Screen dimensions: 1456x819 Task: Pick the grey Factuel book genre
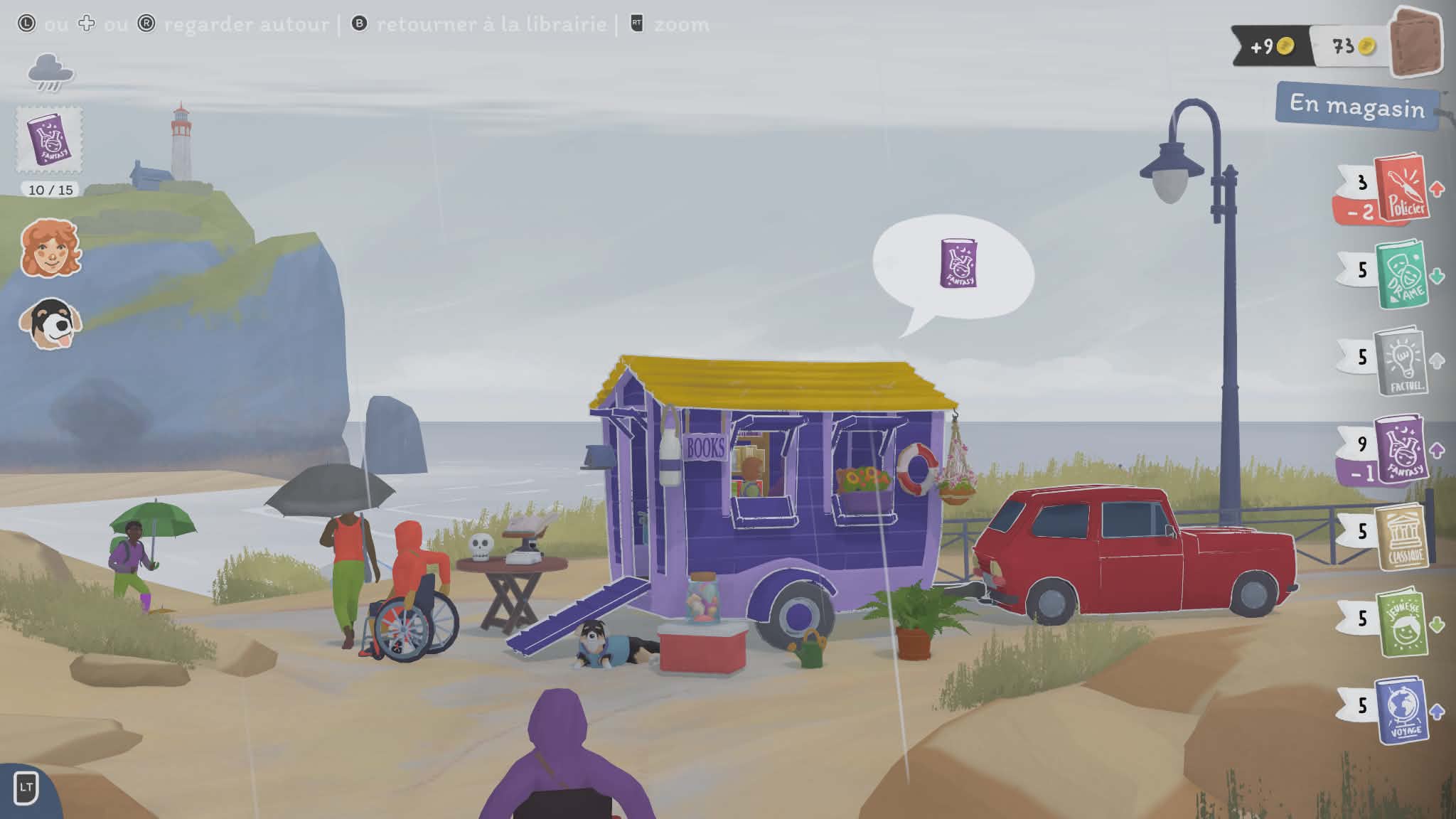pyautogui.click(x=1401, y=360)
